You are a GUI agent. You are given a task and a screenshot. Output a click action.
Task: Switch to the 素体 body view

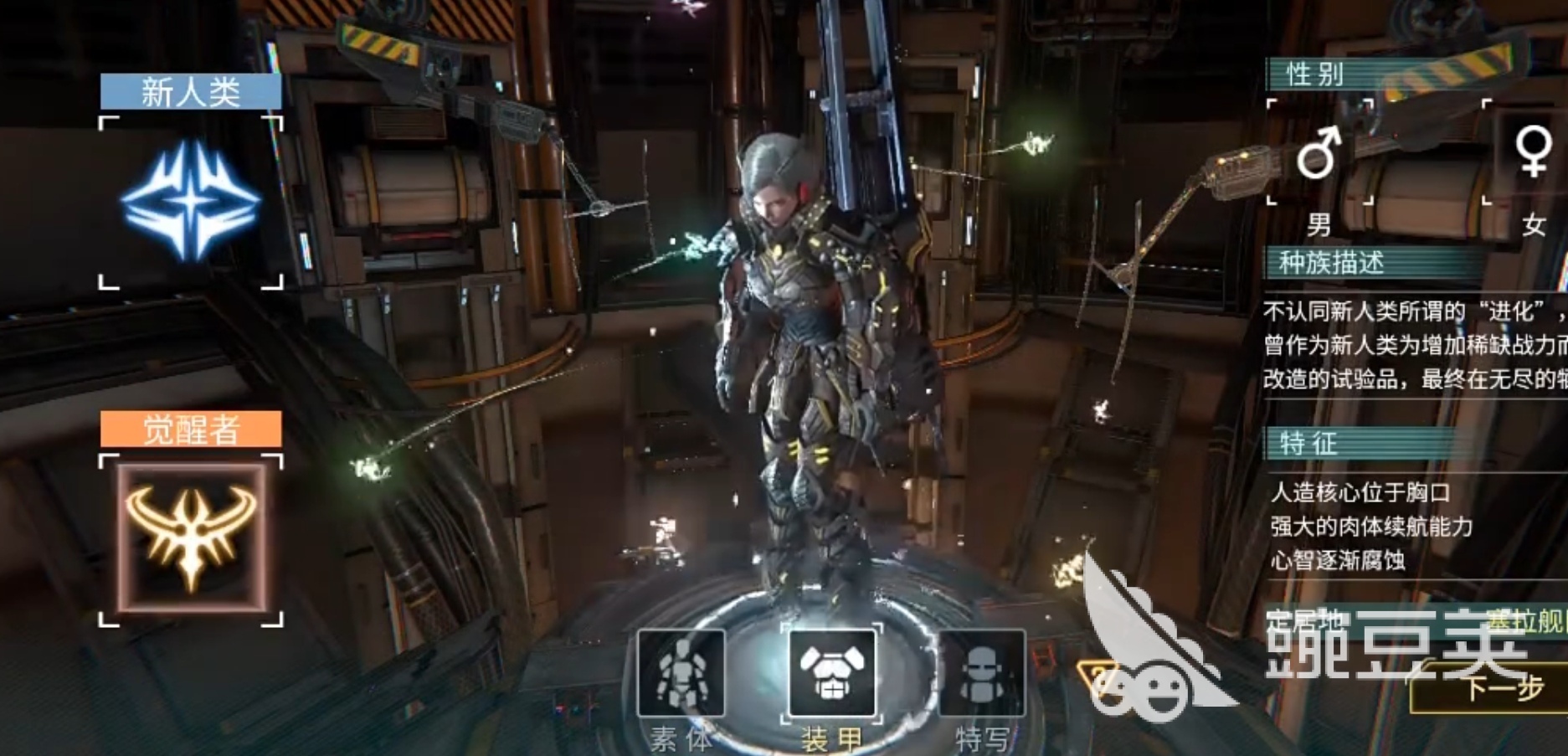coord(681,673)
